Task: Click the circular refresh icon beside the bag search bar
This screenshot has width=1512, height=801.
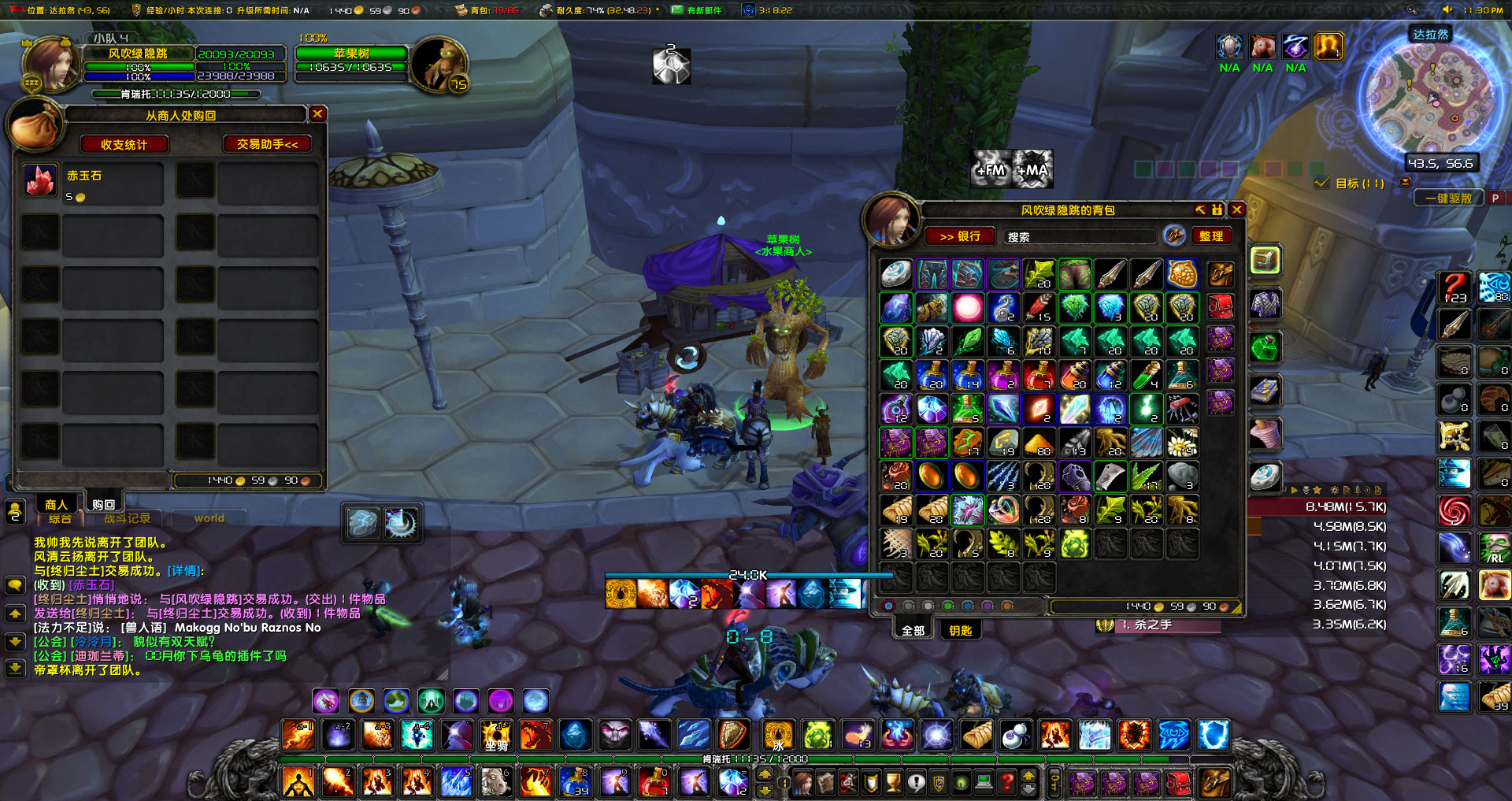Action: pos(1175,236)
